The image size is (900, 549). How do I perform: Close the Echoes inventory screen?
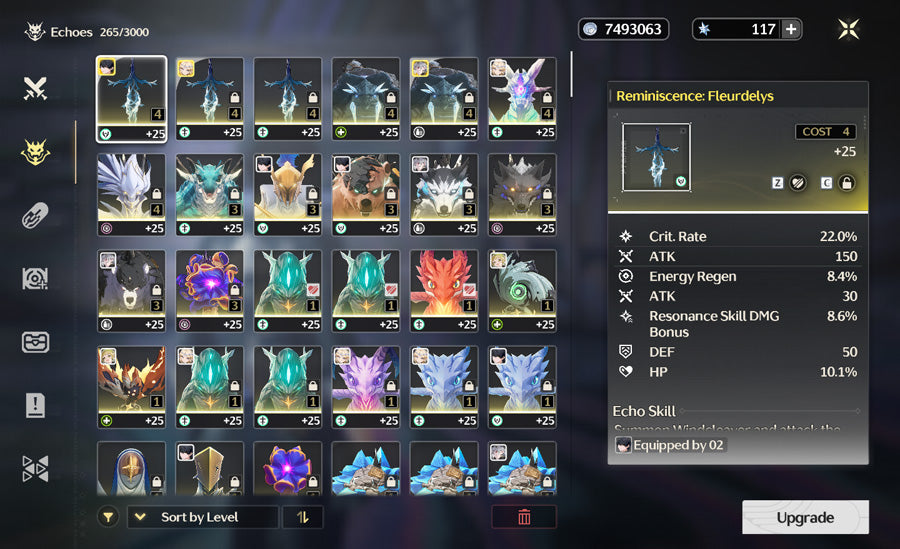[x=848, y=29]
